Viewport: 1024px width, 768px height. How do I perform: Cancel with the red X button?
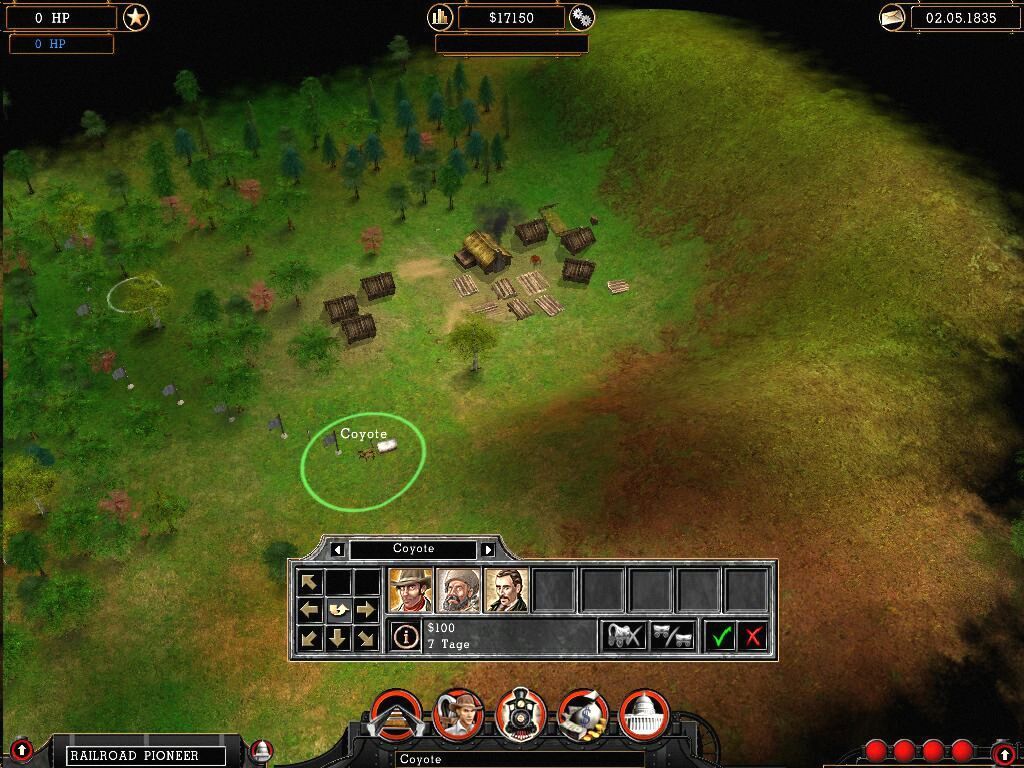pyautogui.click(x=754, y=636)
